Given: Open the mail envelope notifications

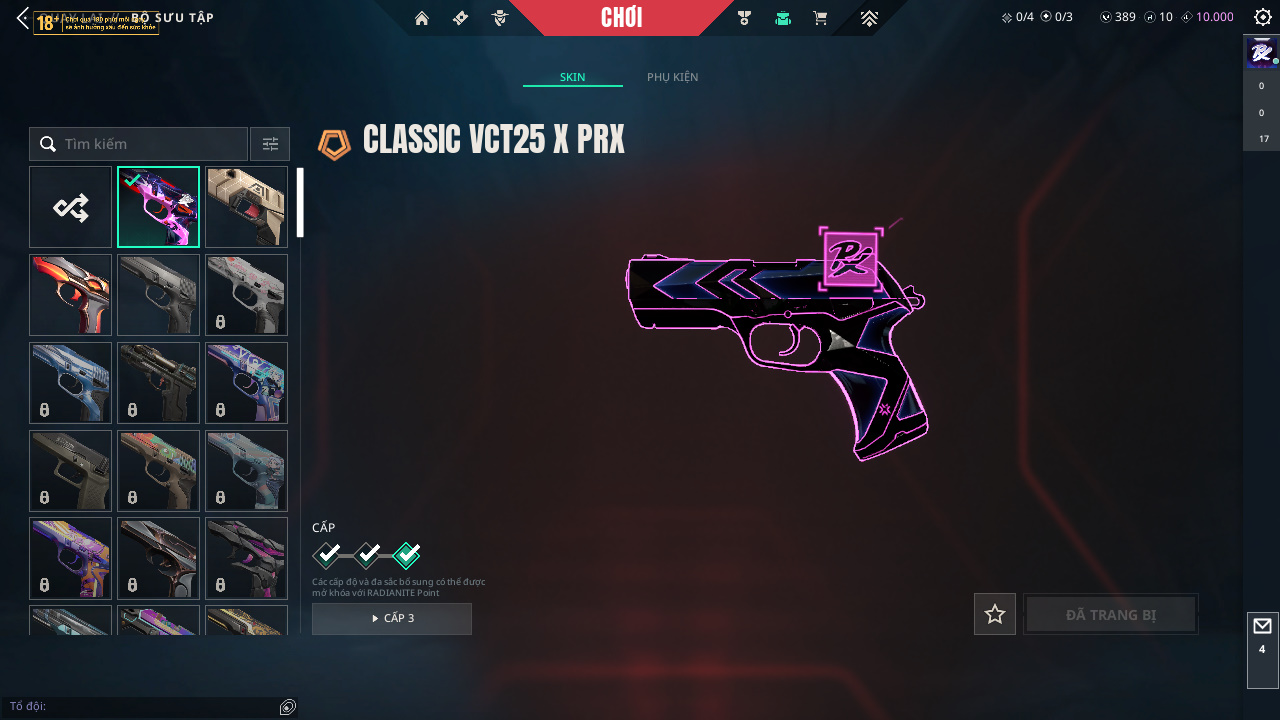Looking at the screenshot, I should [x=1262, y=626].
